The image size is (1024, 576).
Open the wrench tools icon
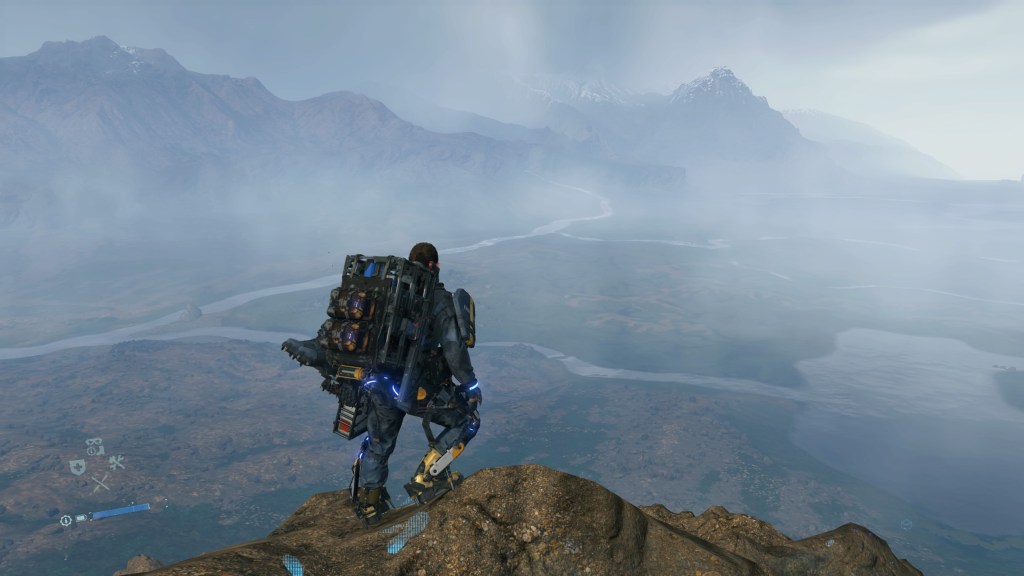coord(116,462)
